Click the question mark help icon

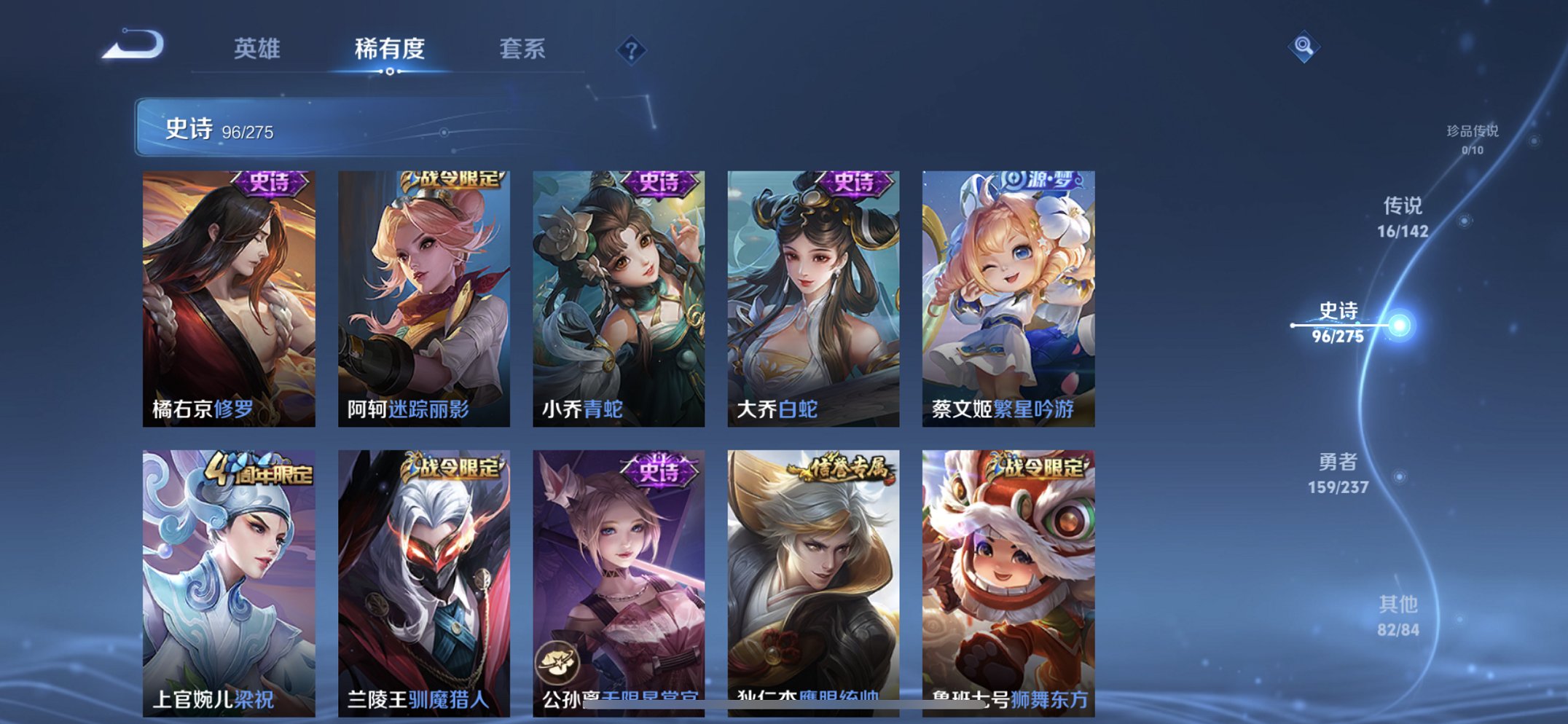pos(631,50)
